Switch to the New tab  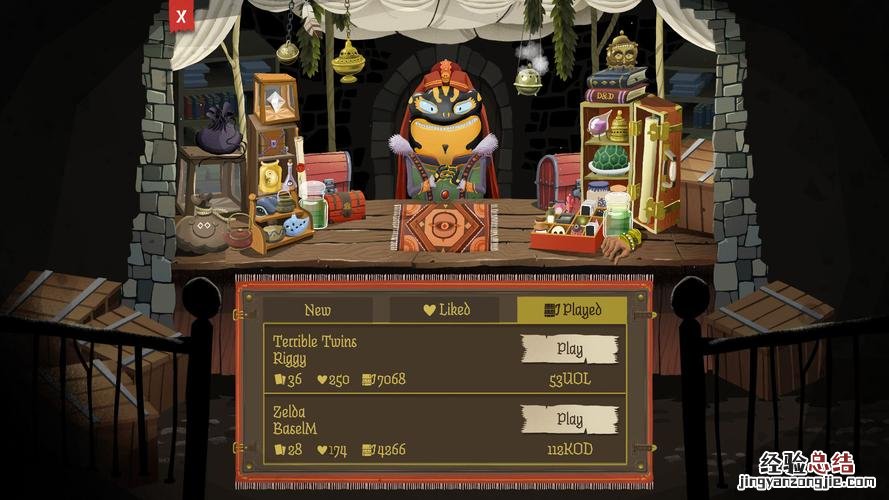coord(317,310)
